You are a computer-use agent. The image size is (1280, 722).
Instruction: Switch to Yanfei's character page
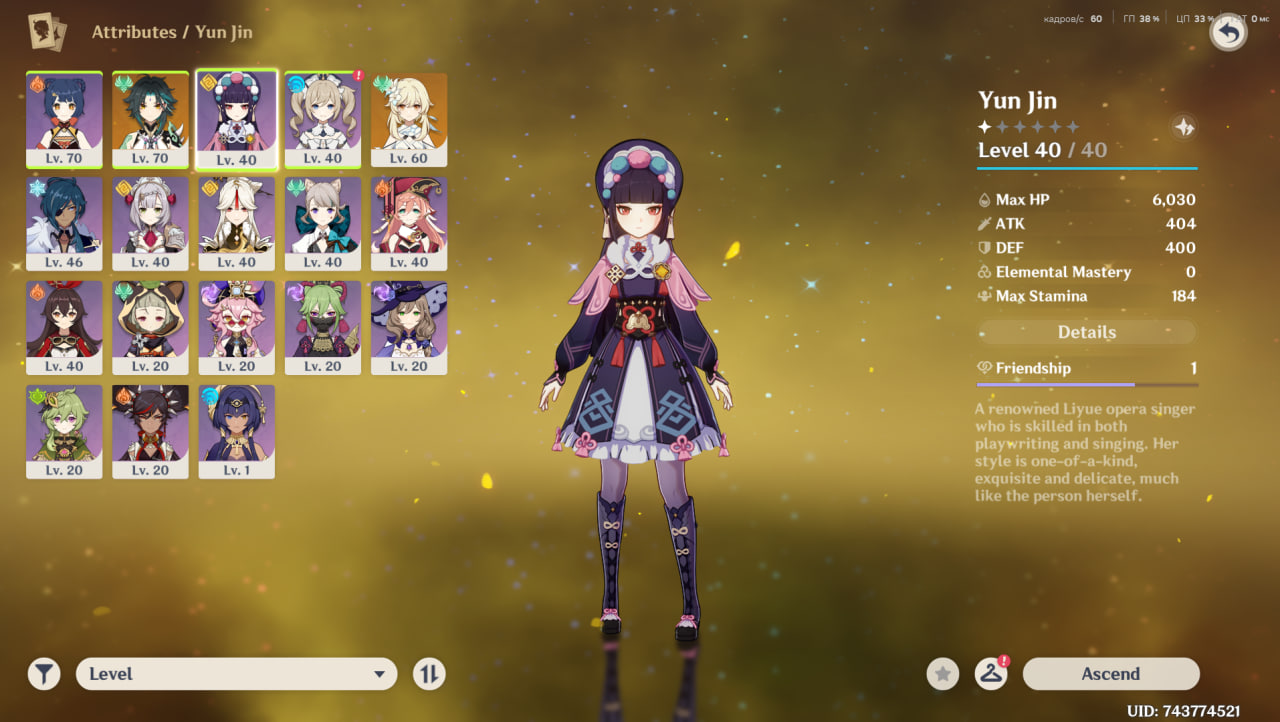pos(409,222)
